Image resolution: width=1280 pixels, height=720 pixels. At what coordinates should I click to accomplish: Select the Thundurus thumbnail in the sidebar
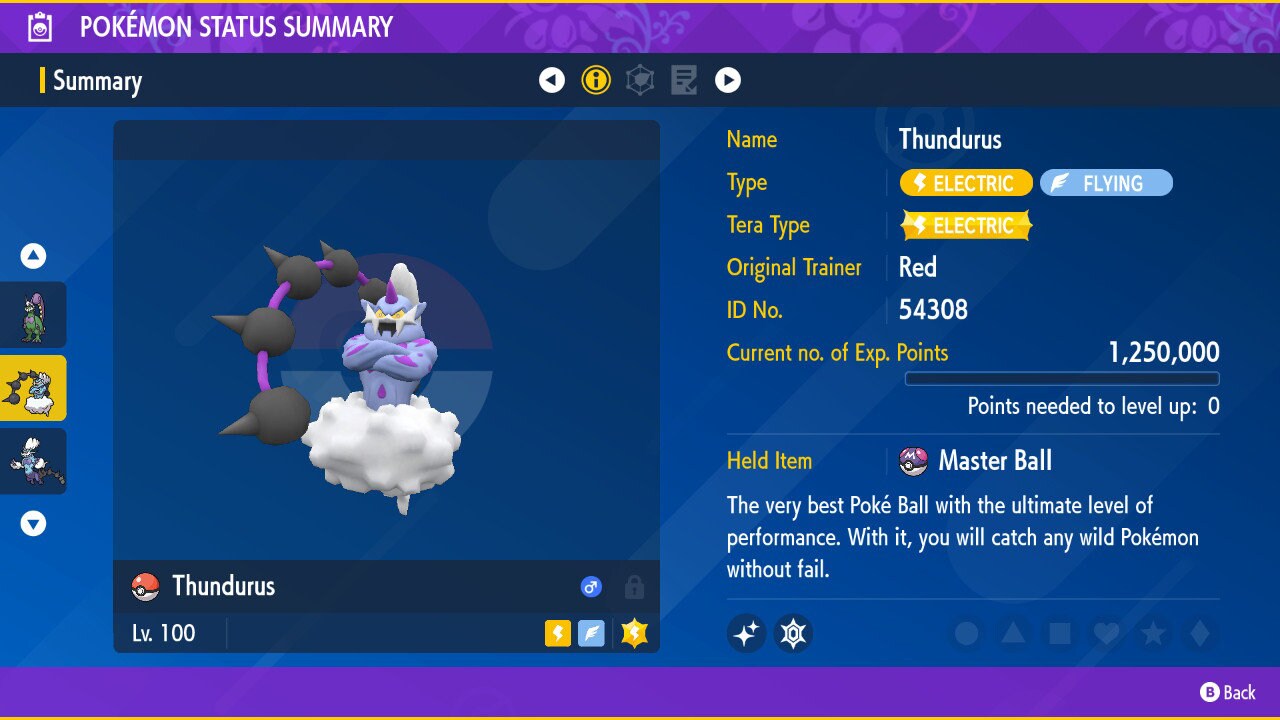[x=34, y=388]
